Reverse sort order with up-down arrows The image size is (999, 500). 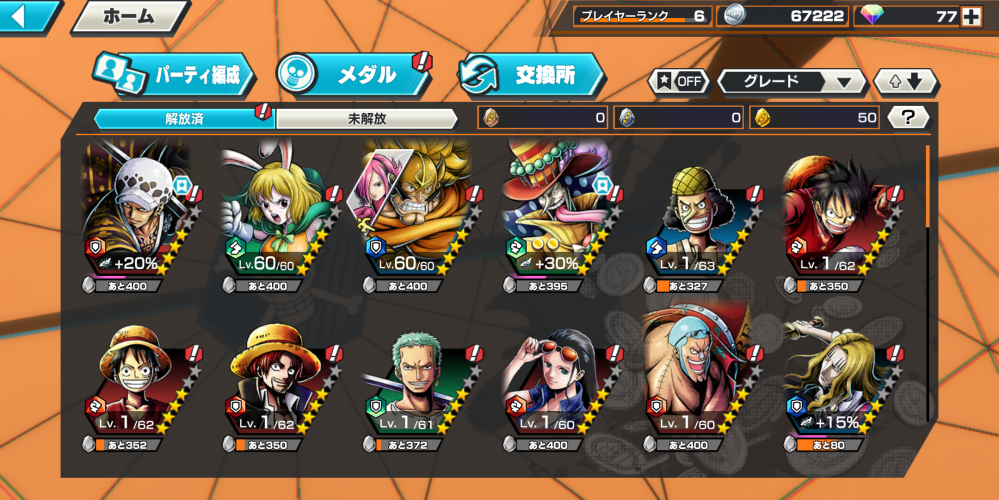[x=906, y=82]
